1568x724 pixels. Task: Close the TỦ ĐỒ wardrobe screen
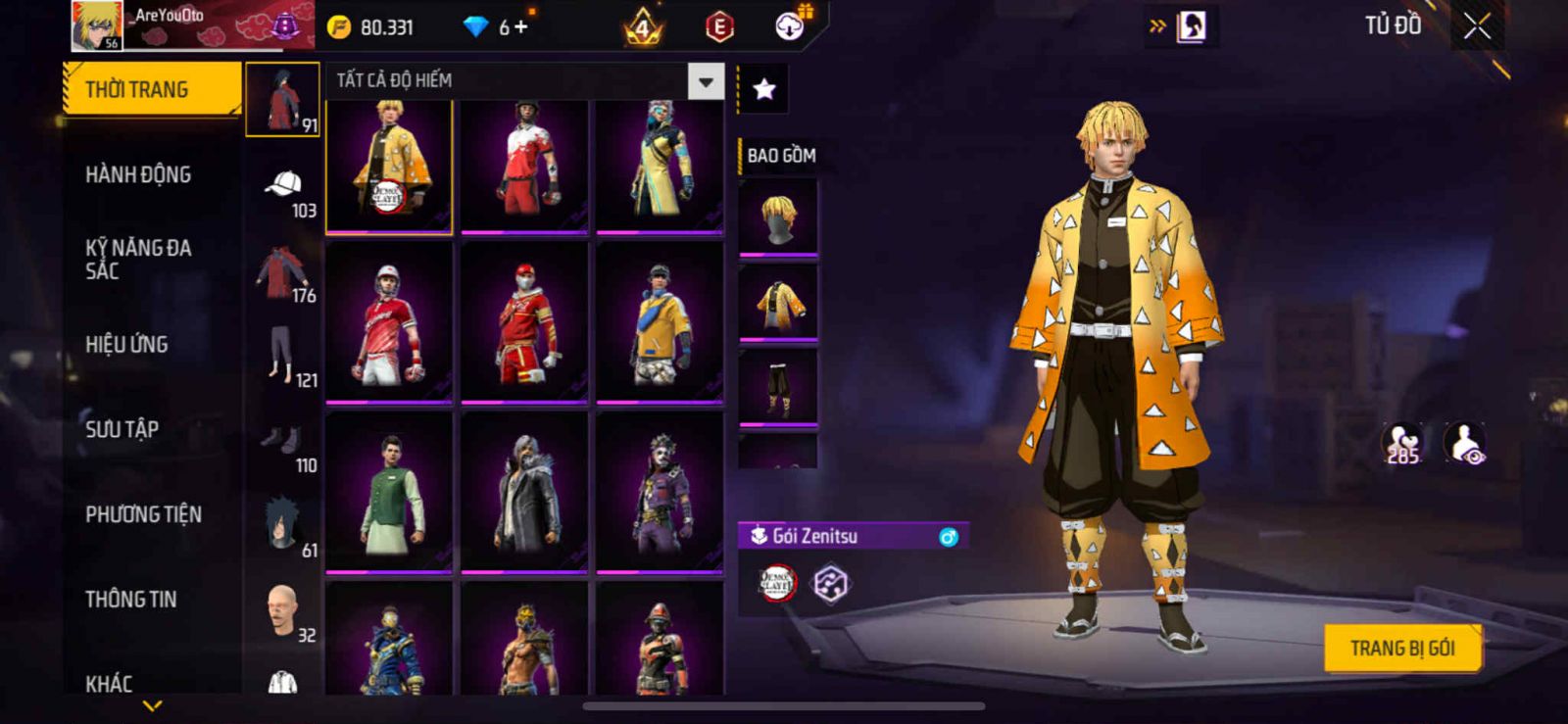tap(1478, 26)
